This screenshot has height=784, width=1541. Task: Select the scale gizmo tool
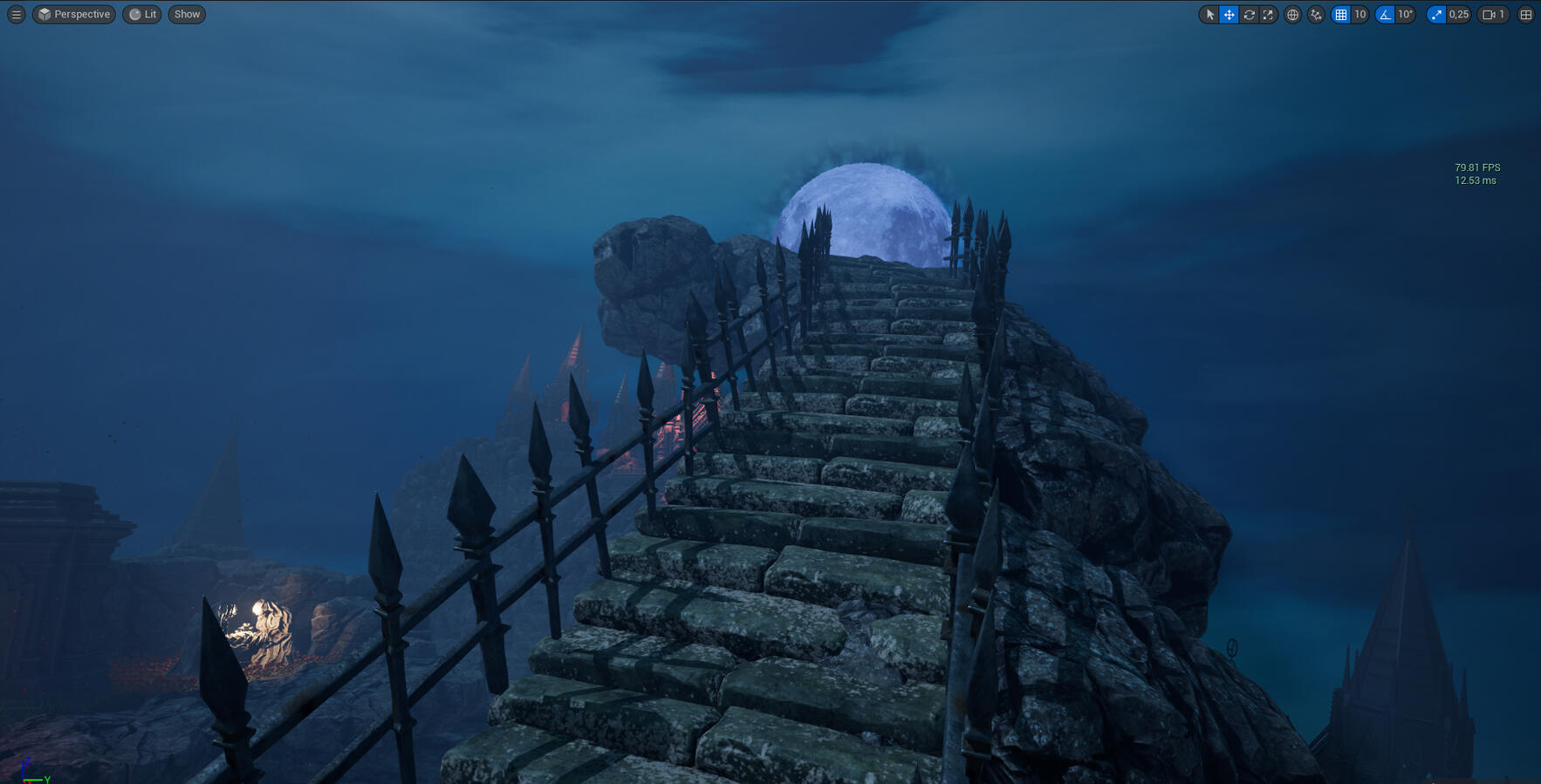pyautogui.click(x=1268, y=14)
